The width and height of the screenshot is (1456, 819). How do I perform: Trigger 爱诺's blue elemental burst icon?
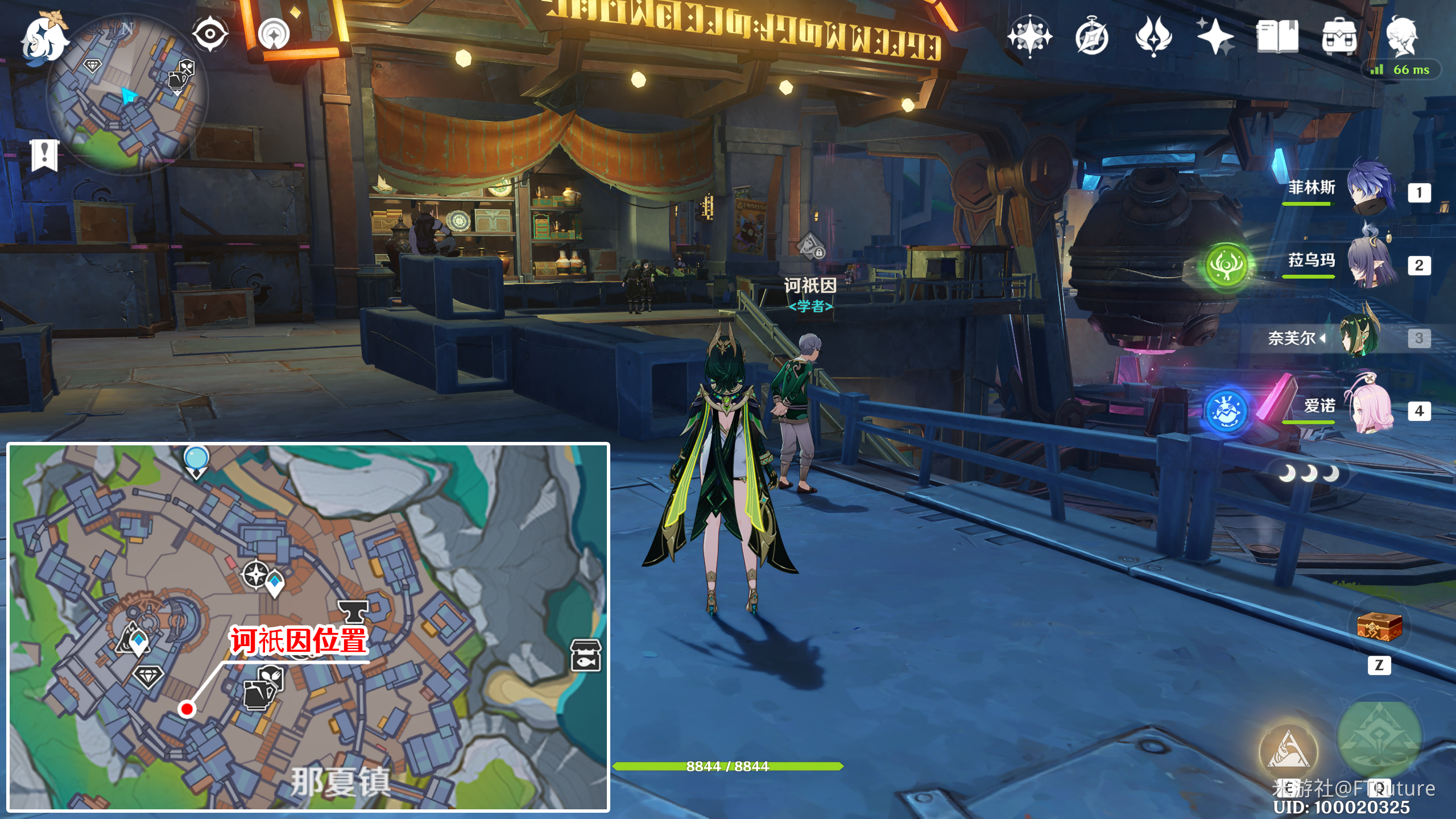pos(1226,411)
